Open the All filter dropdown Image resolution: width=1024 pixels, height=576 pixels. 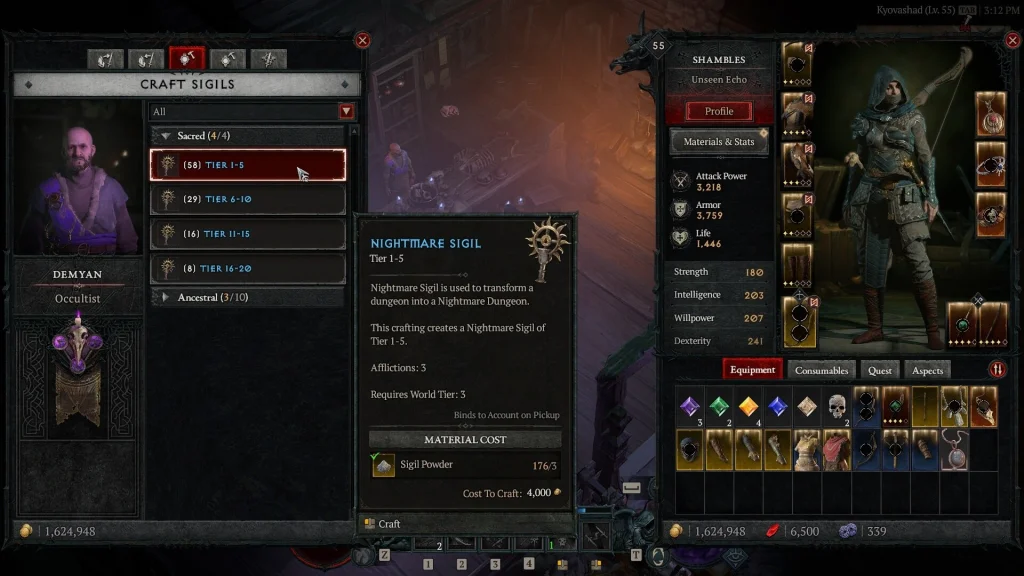tap(347, 111)
